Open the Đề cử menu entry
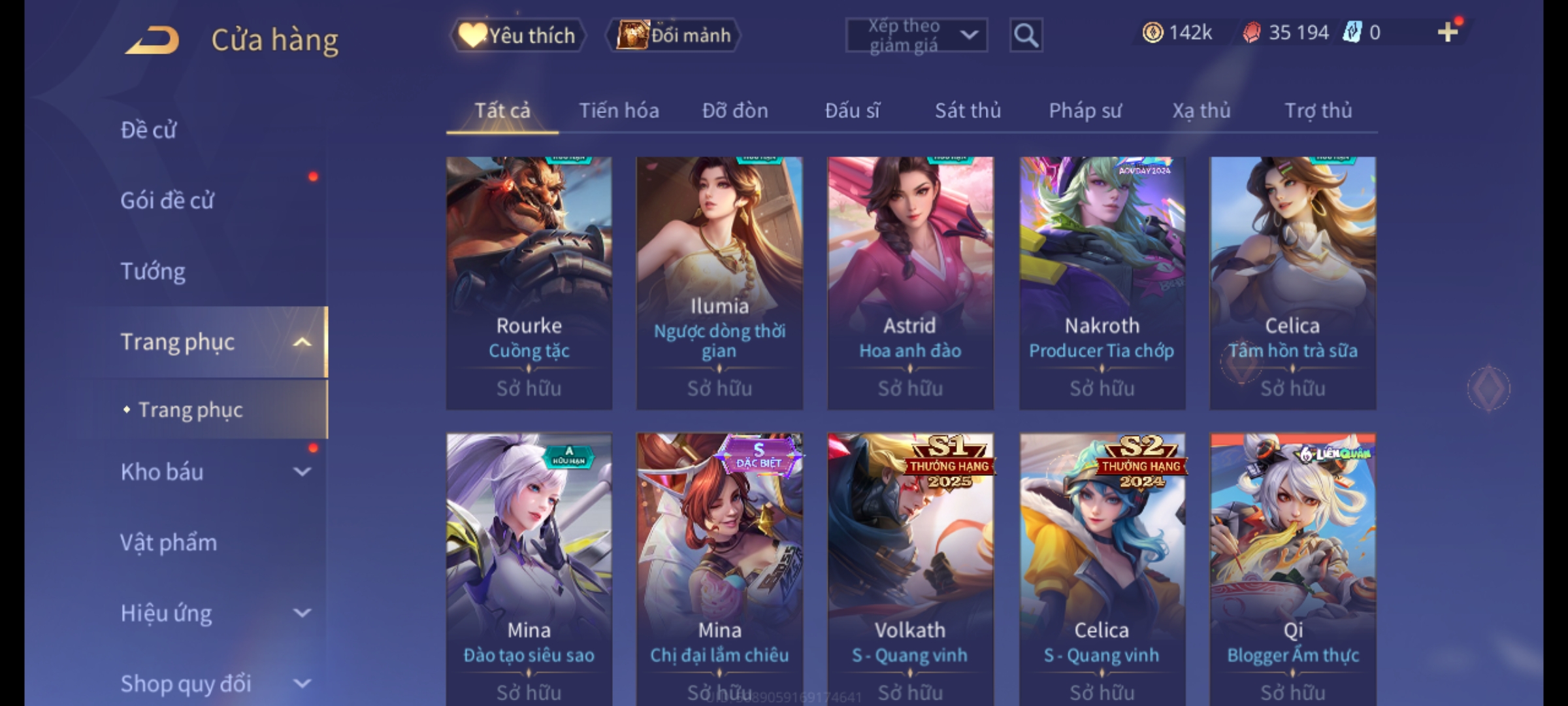Image resolution: width=1568 pixels, height=706 pixels. 148,130
